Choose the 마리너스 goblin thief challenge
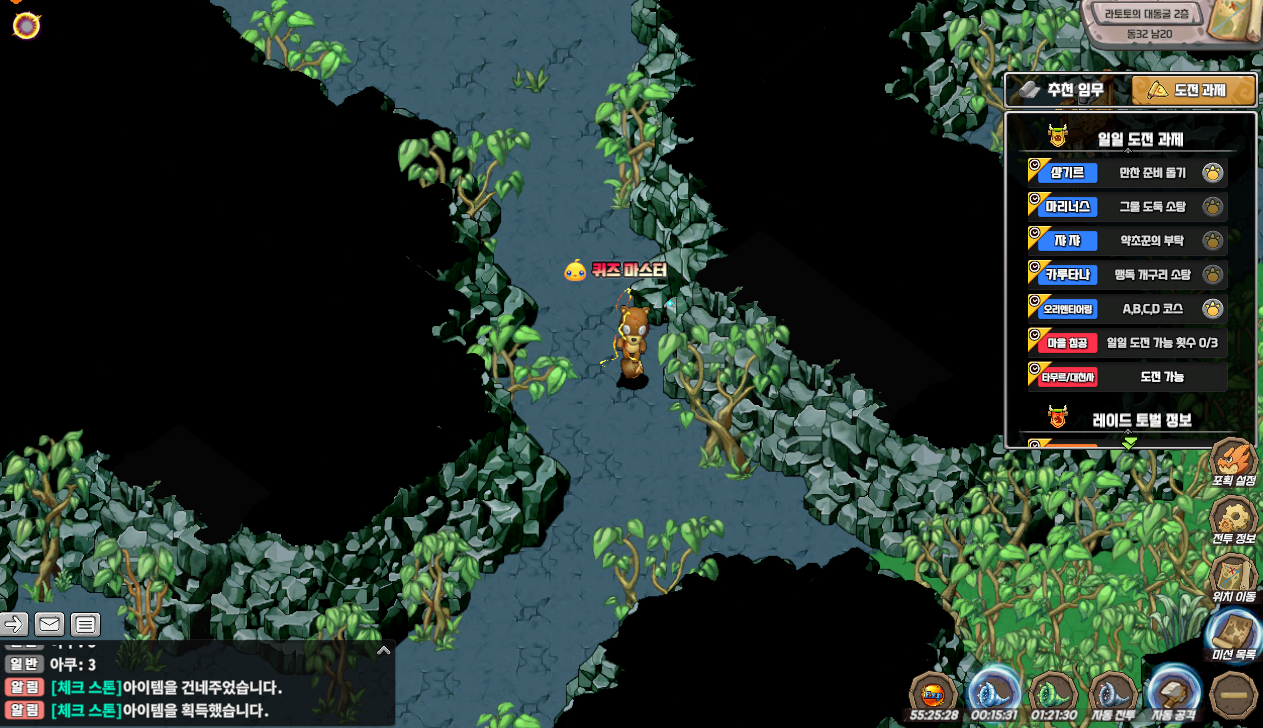Viewport: 1263px width, 728px height. 1127,207
